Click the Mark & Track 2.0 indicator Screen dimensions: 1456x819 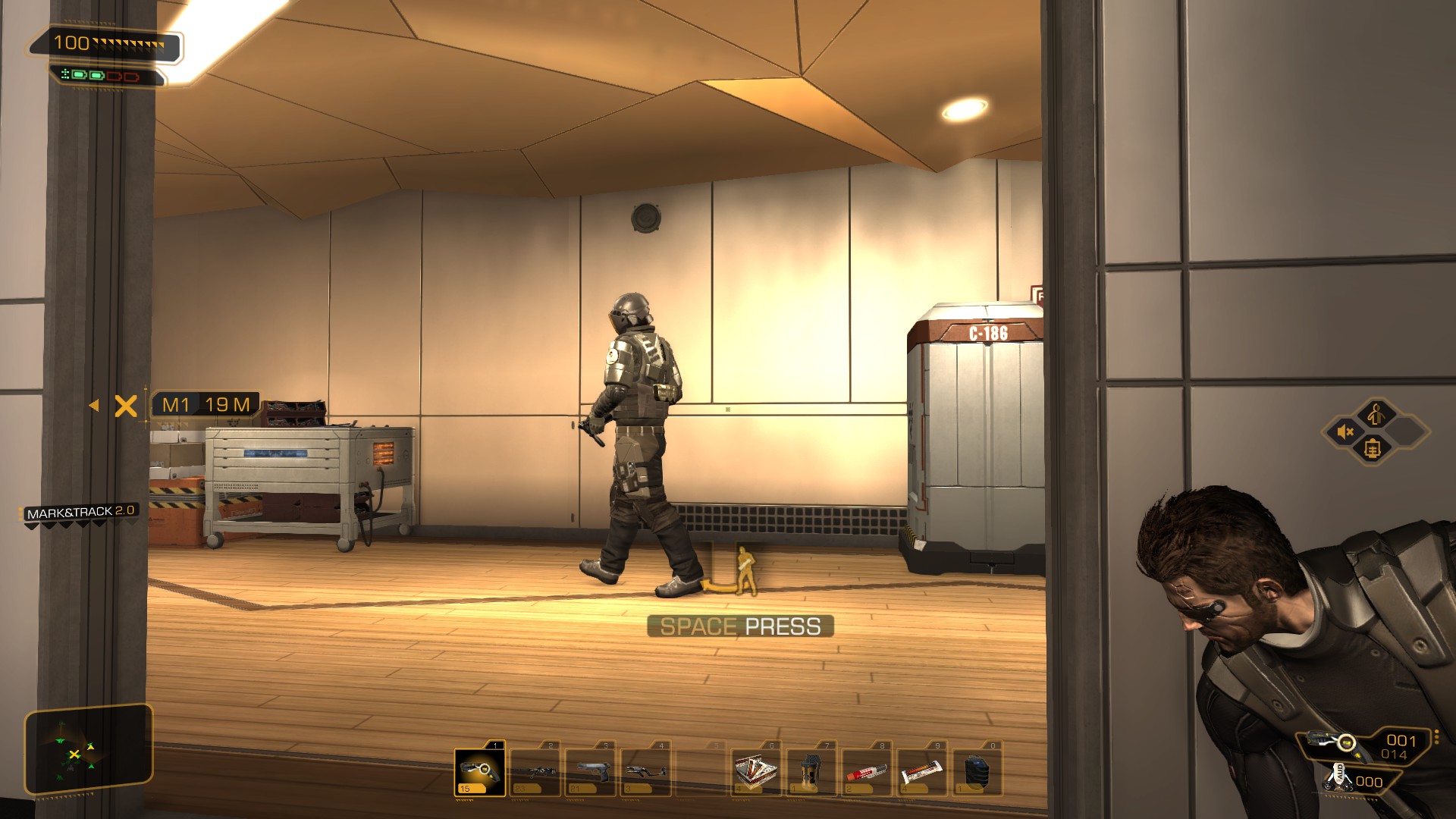80,513
